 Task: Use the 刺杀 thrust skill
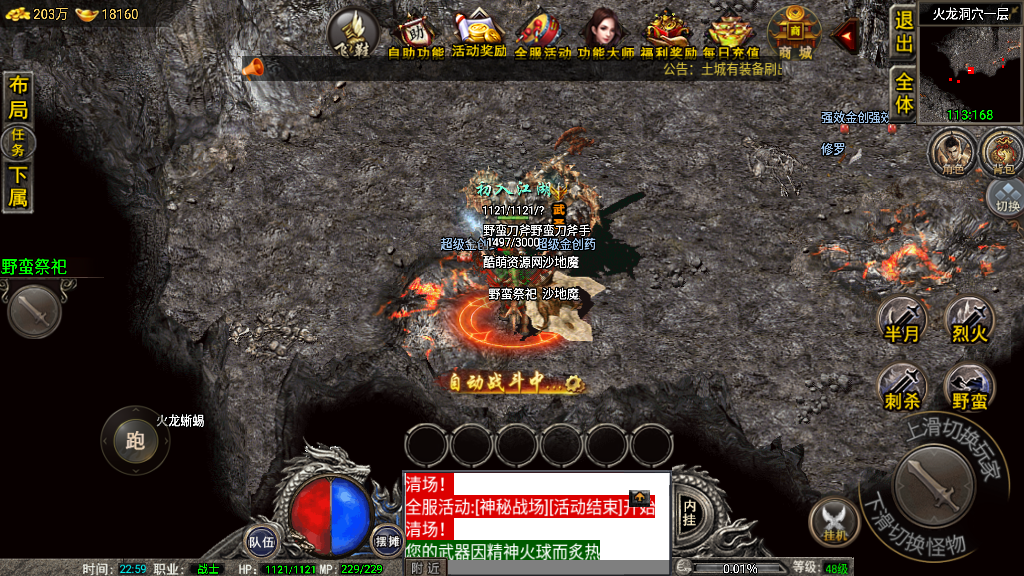pyautogui.click(x=902, y=387)
